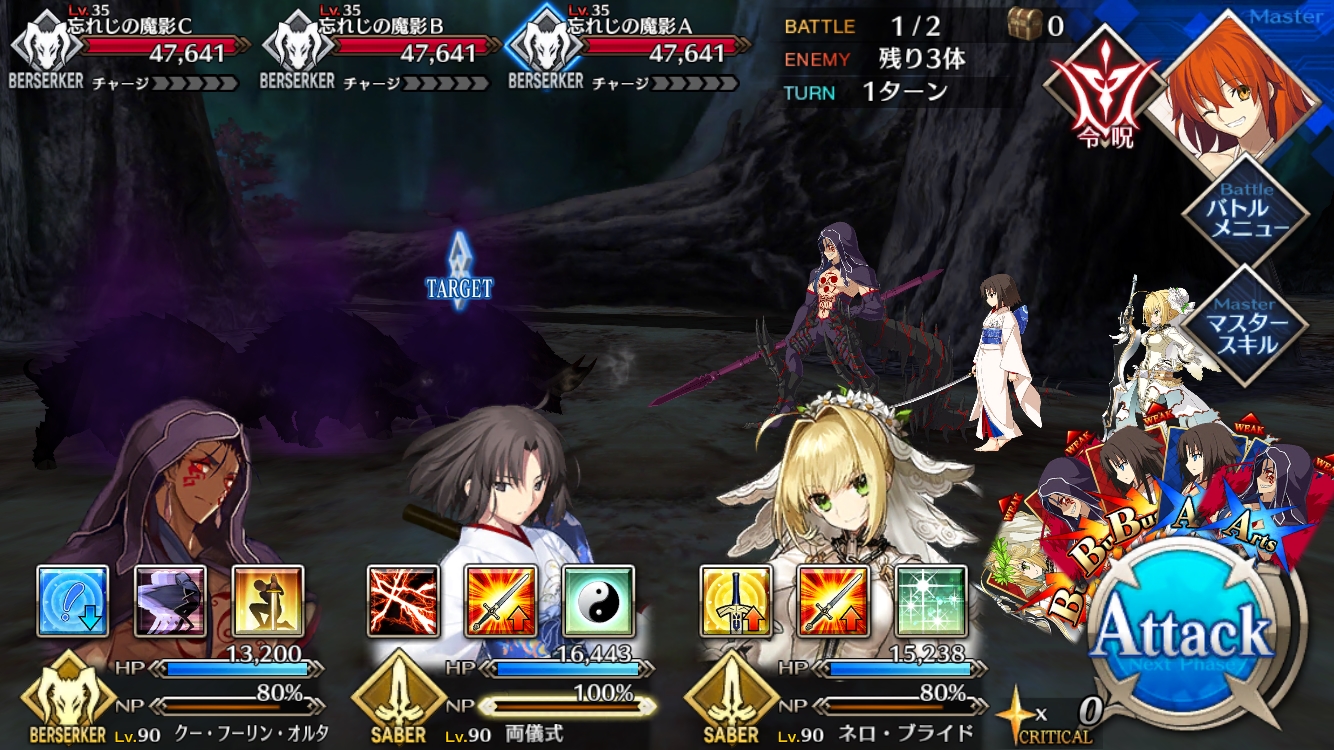
Task: Open Master Skill (マスタースキル) panel
Action: [x=1245, y=326]
